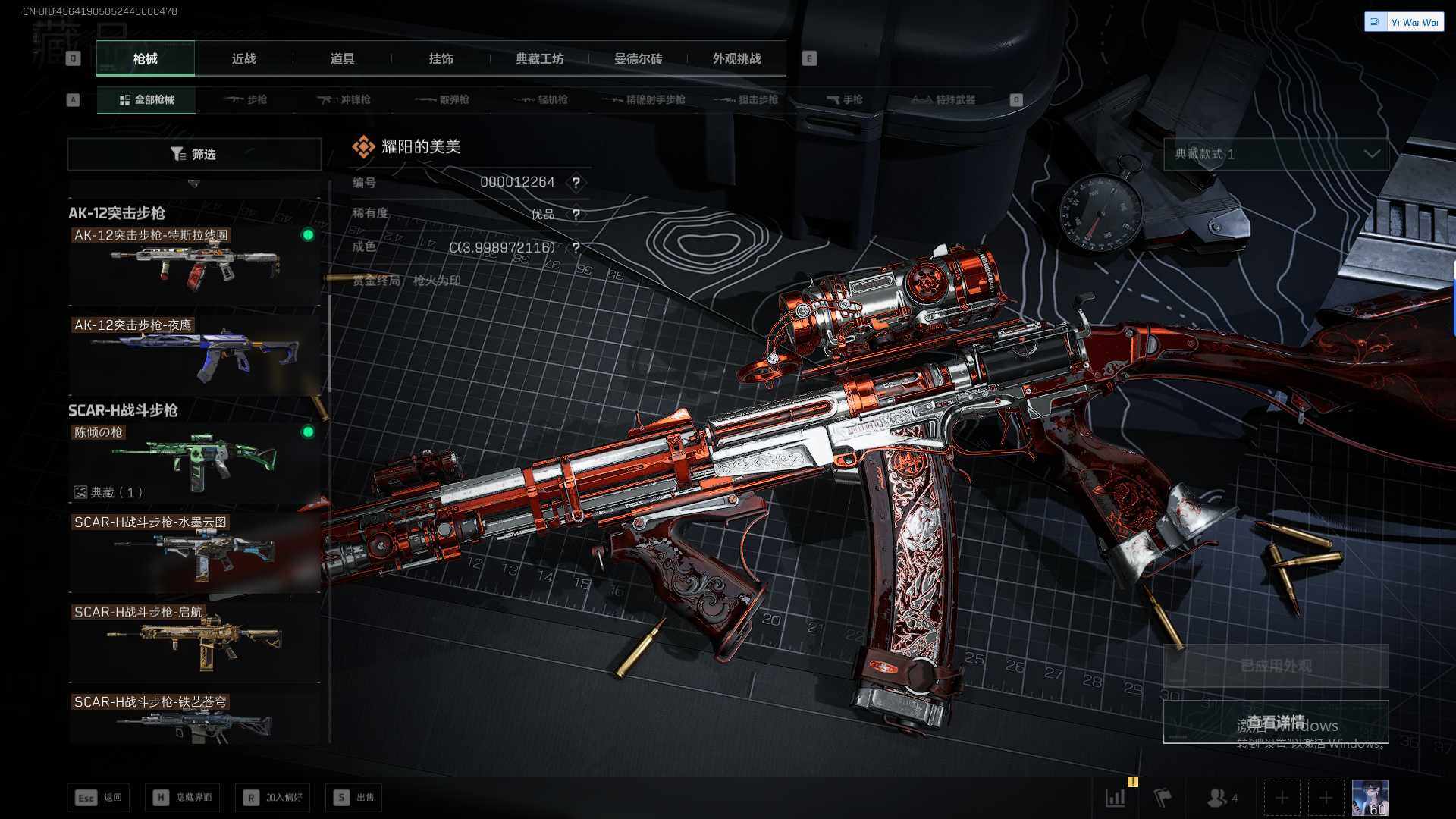1456x819 pixels.
Task: Expand the 典藏款式 1 dropdown
Action: tap(1276, 154)
